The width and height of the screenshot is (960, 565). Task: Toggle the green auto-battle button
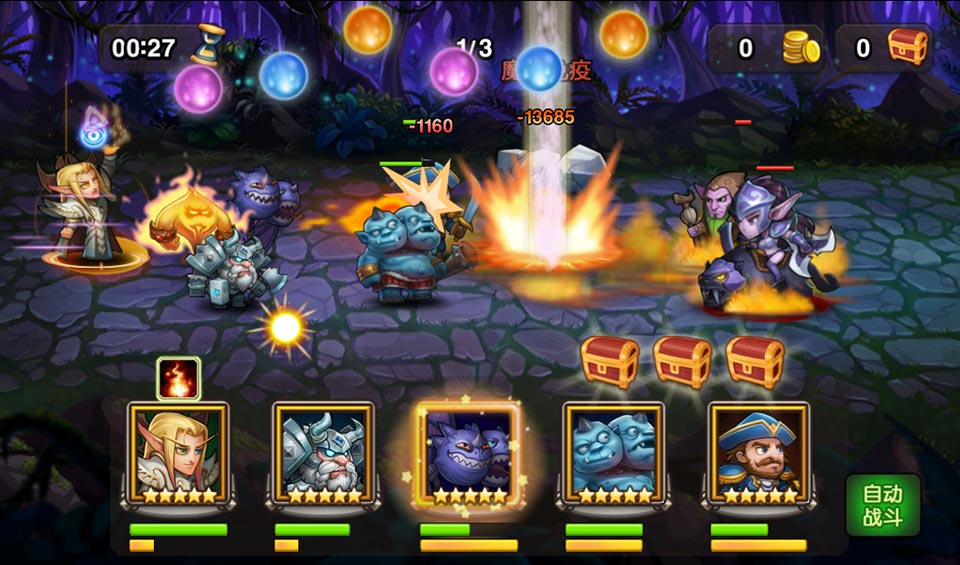[x=882, y=506]
